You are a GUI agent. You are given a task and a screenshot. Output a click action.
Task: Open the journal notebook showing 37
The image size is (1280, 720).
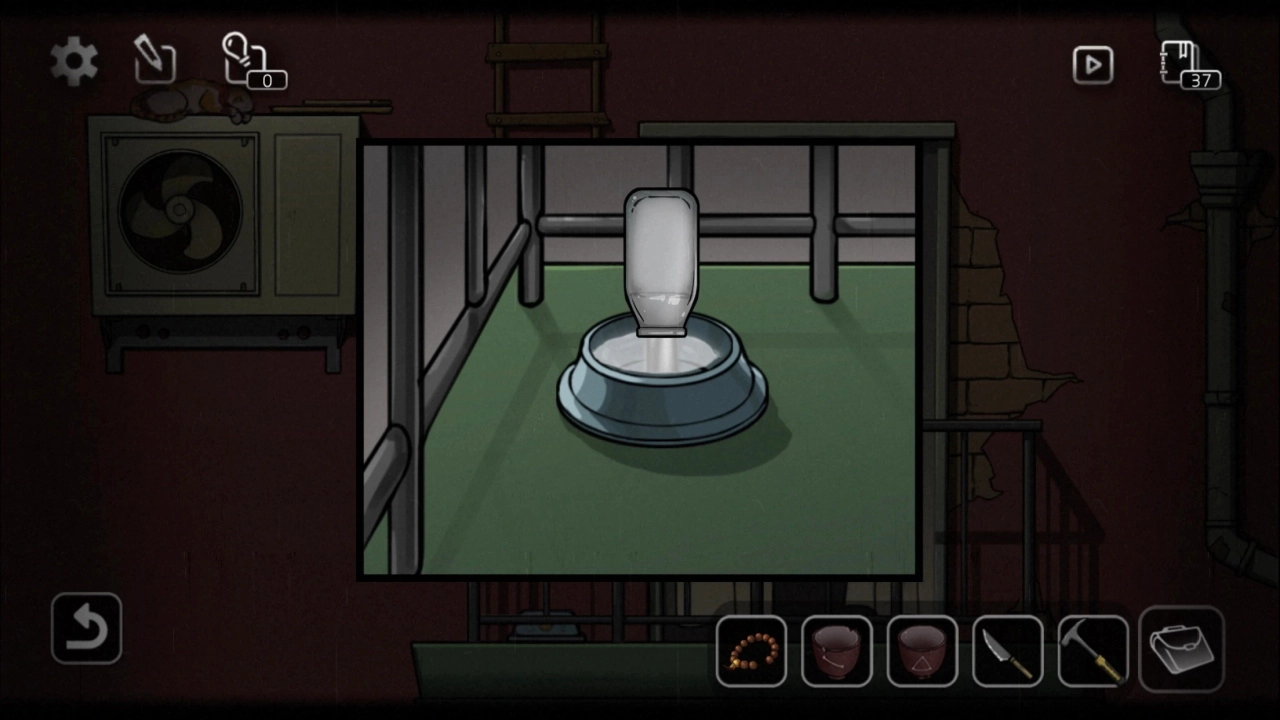click(1184, 64)
